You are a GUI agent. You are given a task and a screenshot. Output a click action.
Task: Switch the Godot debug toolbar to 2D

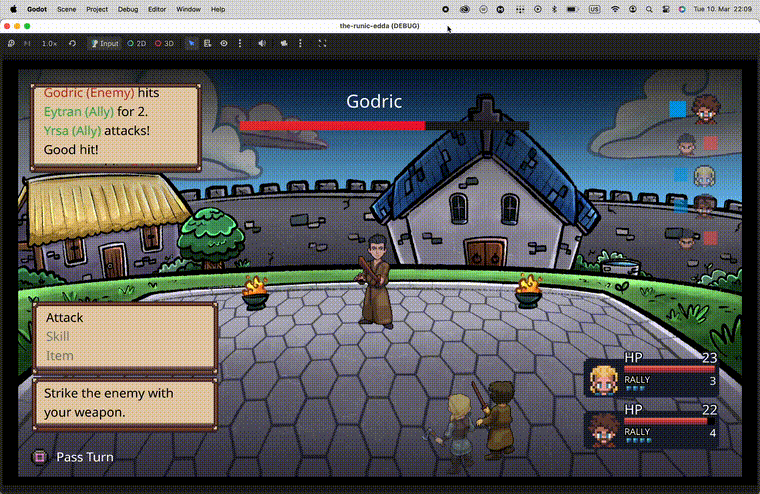coord(136,44)
